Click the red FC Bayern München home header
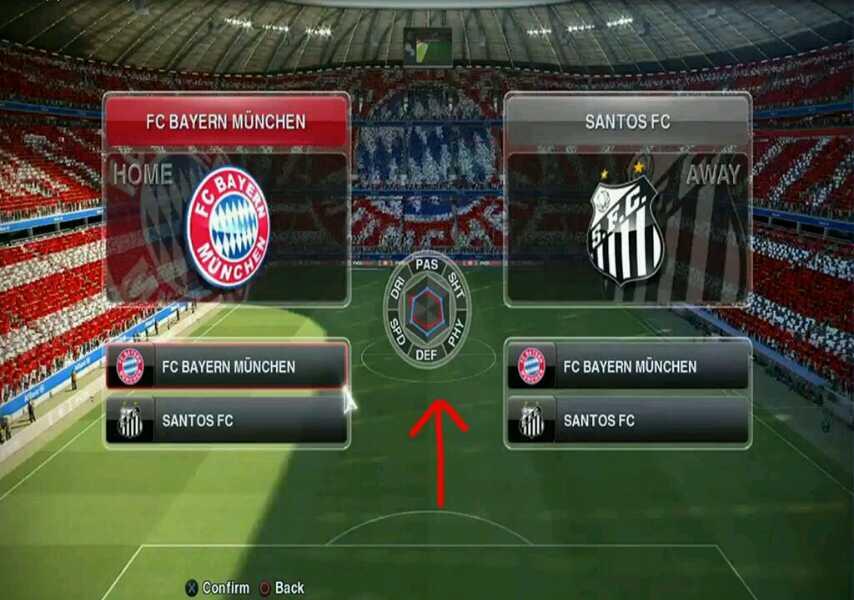The image size is (854, 600). (226, 122)
